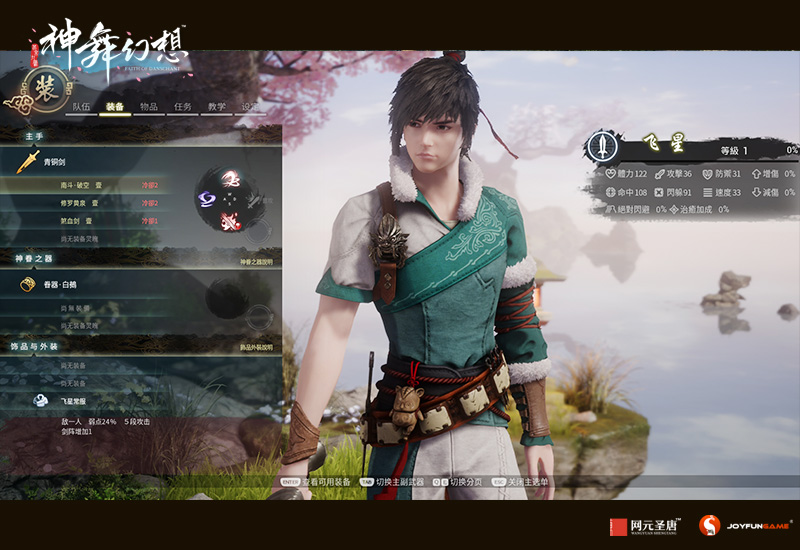
Task: Go to the 任务 tab
Action: [183, 107]
